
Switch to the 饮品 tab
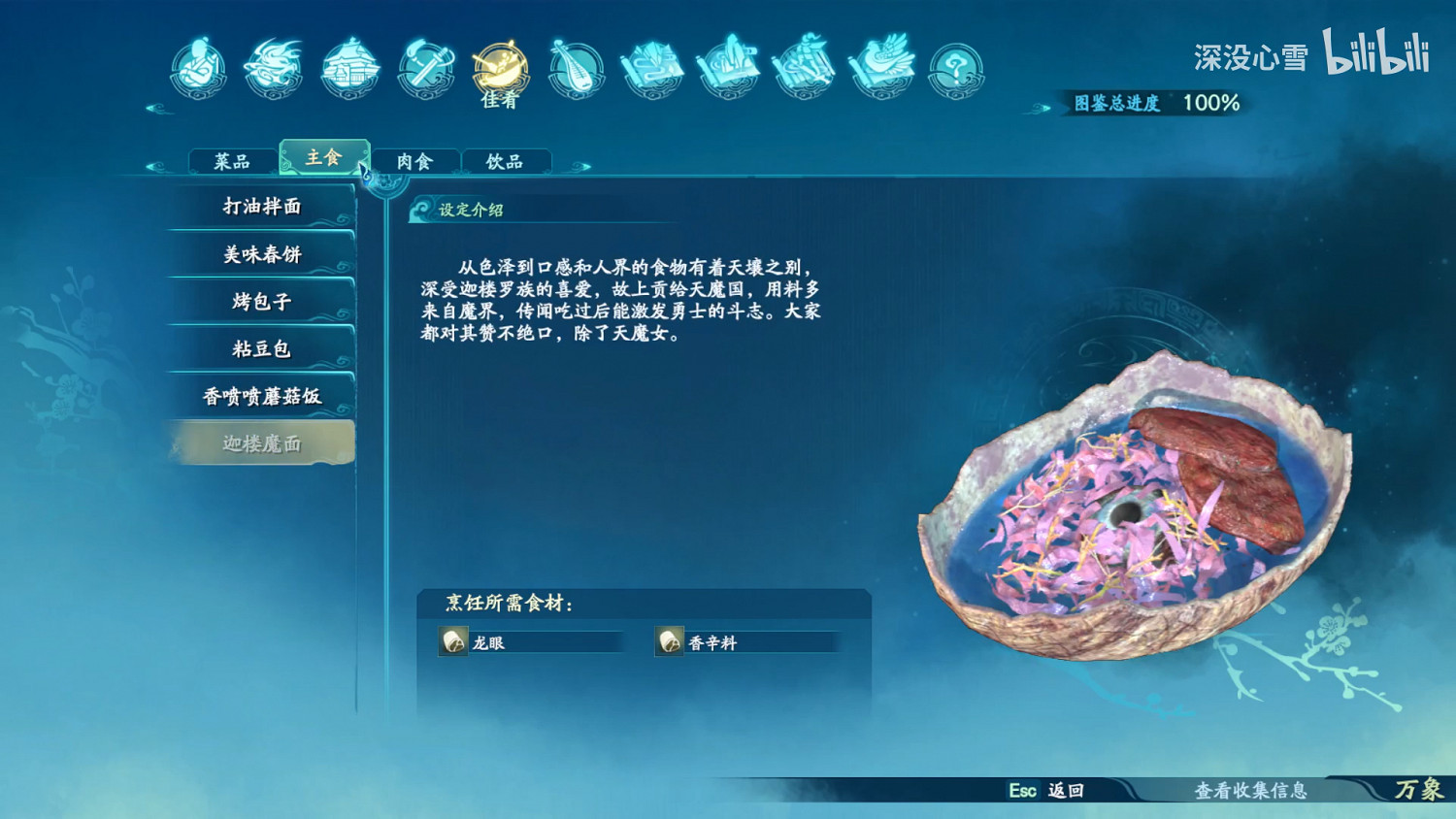click(x=507, y=160)
